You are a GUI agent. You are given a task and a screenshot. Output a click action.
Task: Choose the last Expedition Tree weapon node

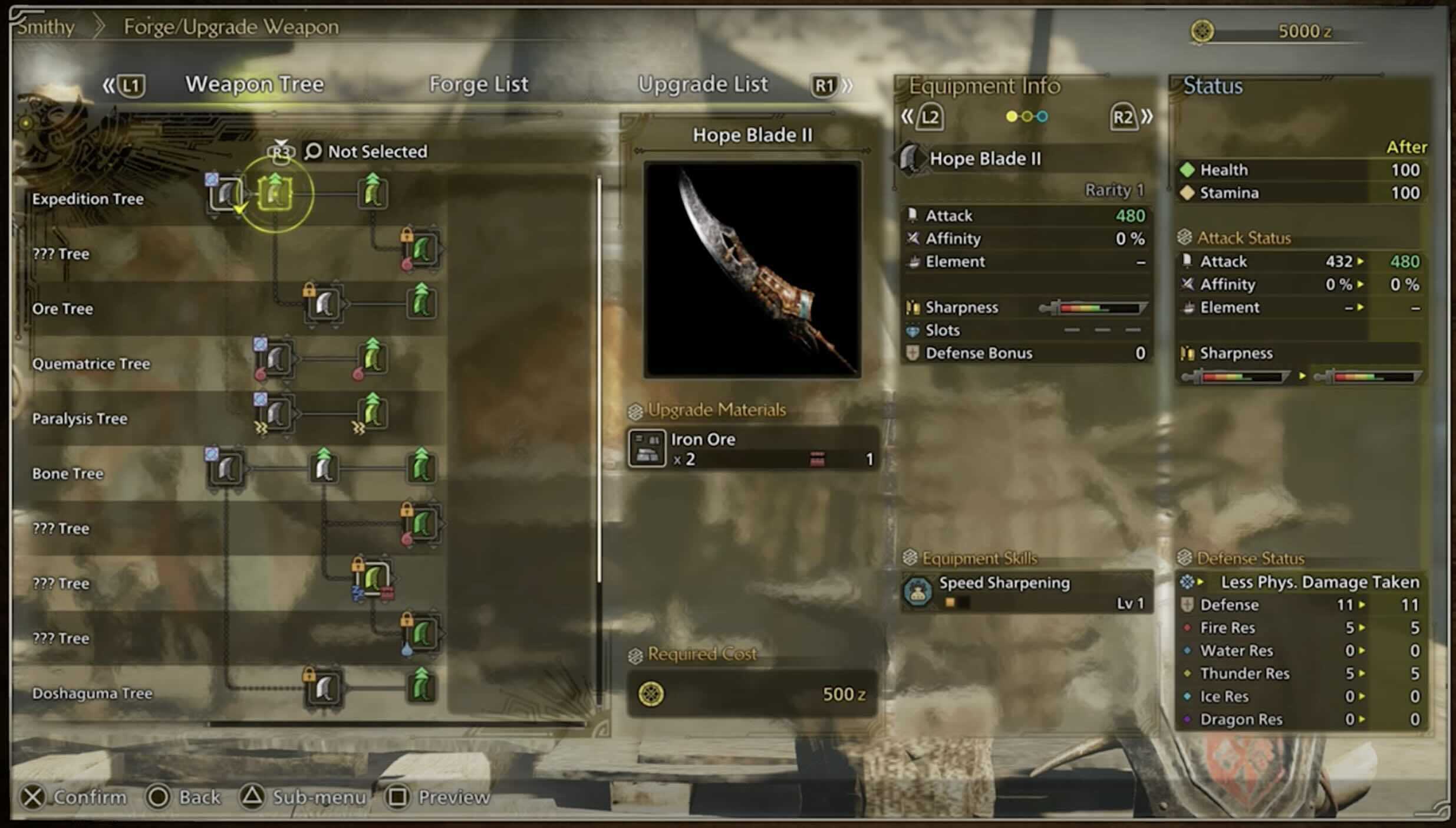pos(373,193)
